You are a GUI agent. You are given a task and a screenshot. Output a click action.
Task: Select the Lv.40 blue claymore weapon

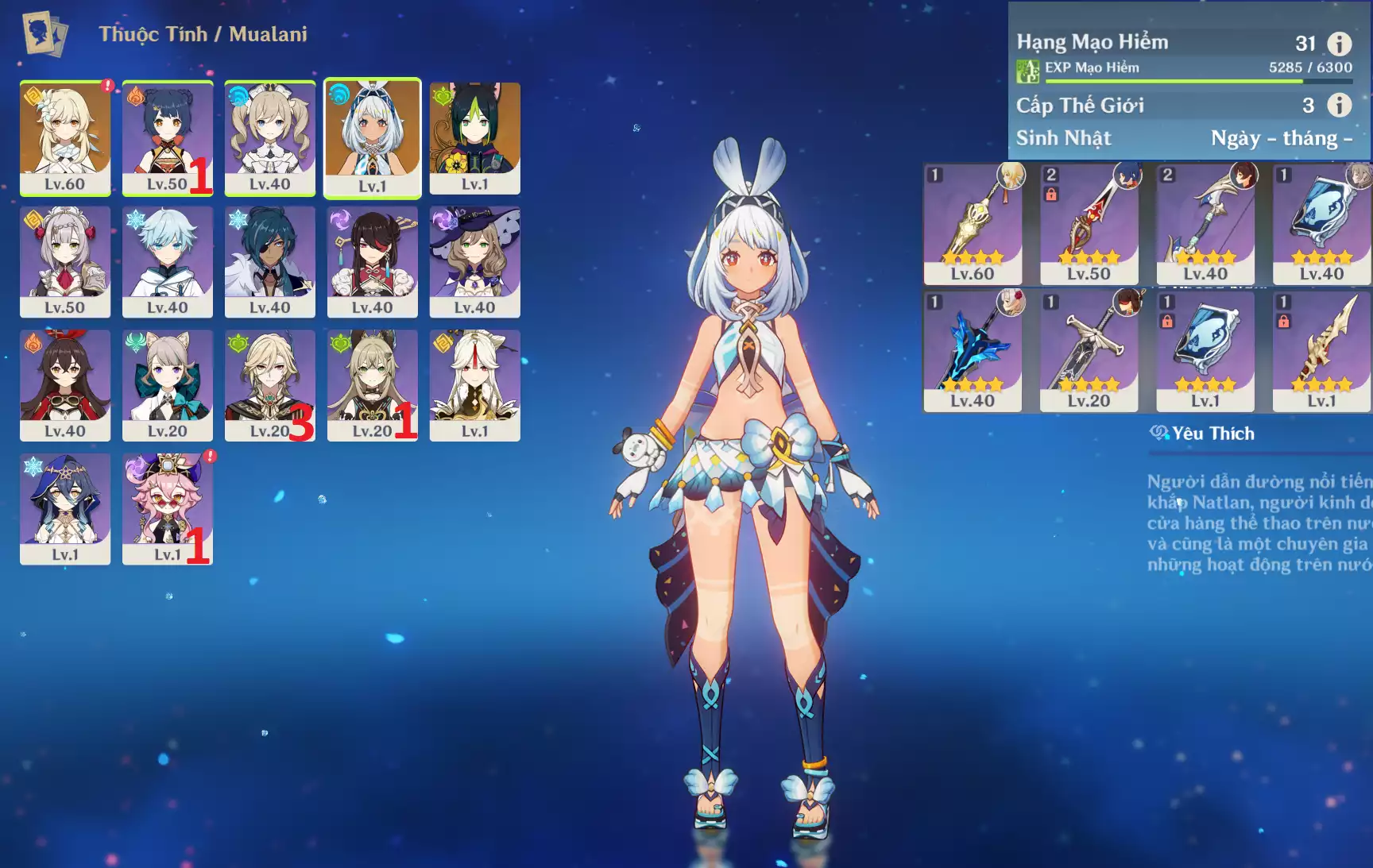point(973,351)
